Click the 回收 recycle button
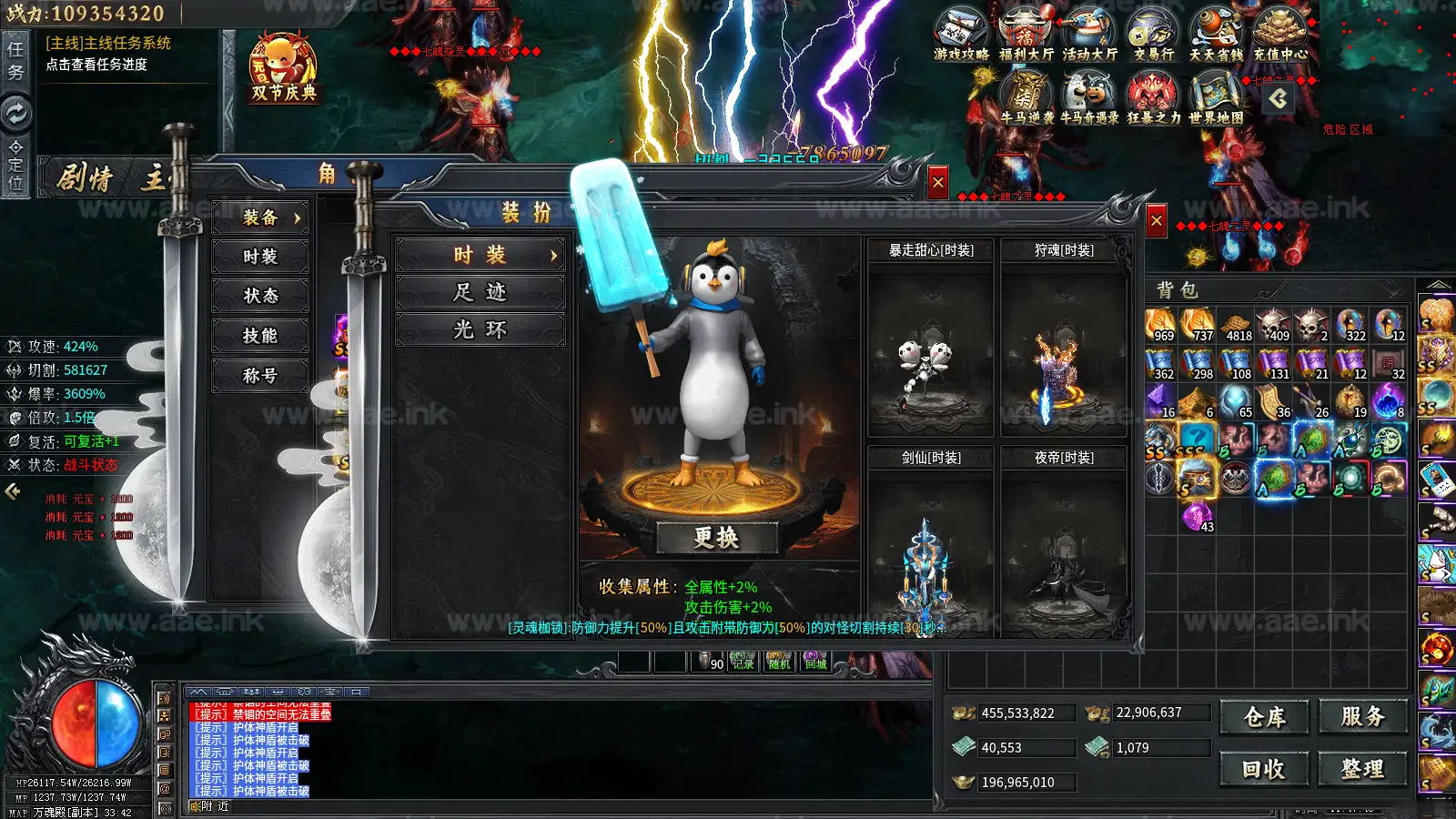The width and height of the screenshot is (1456, 819). pos(1264,770)
